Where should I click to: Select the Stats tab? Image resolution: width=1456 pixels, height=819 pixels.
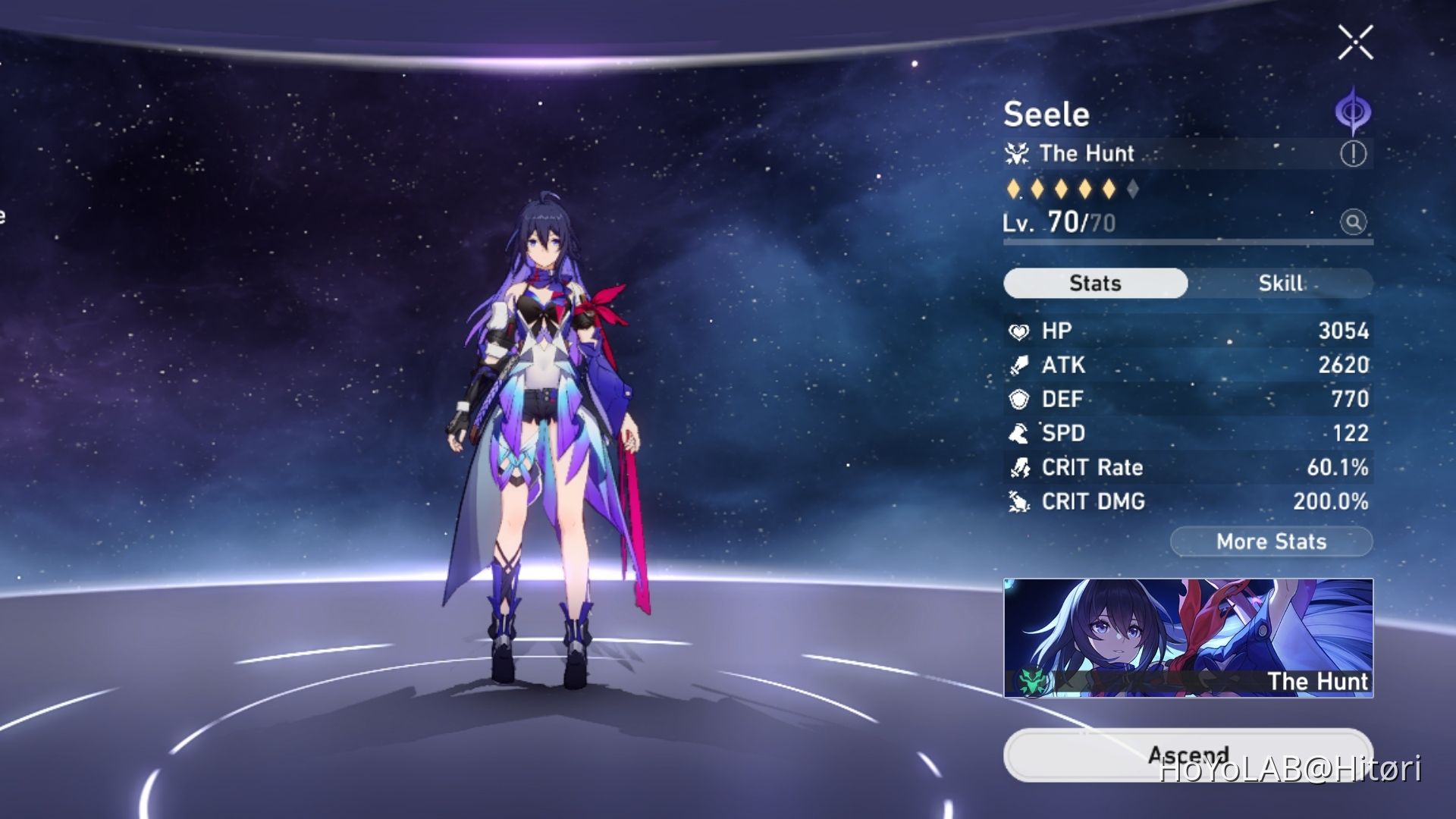[x=1094, y=283]
